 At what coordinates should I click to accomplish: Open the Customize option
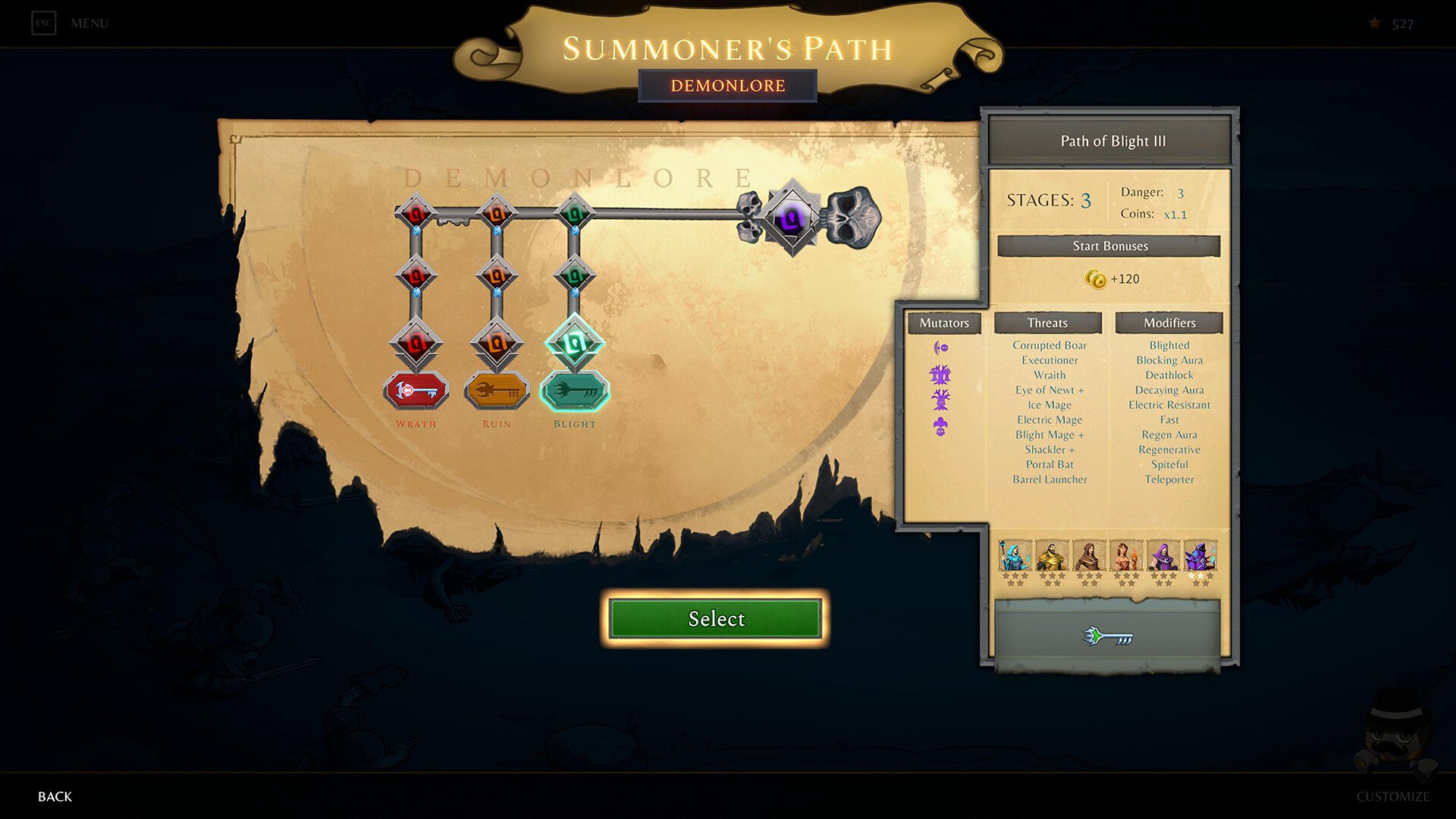pyautogui.click(x=1392, y=796)
